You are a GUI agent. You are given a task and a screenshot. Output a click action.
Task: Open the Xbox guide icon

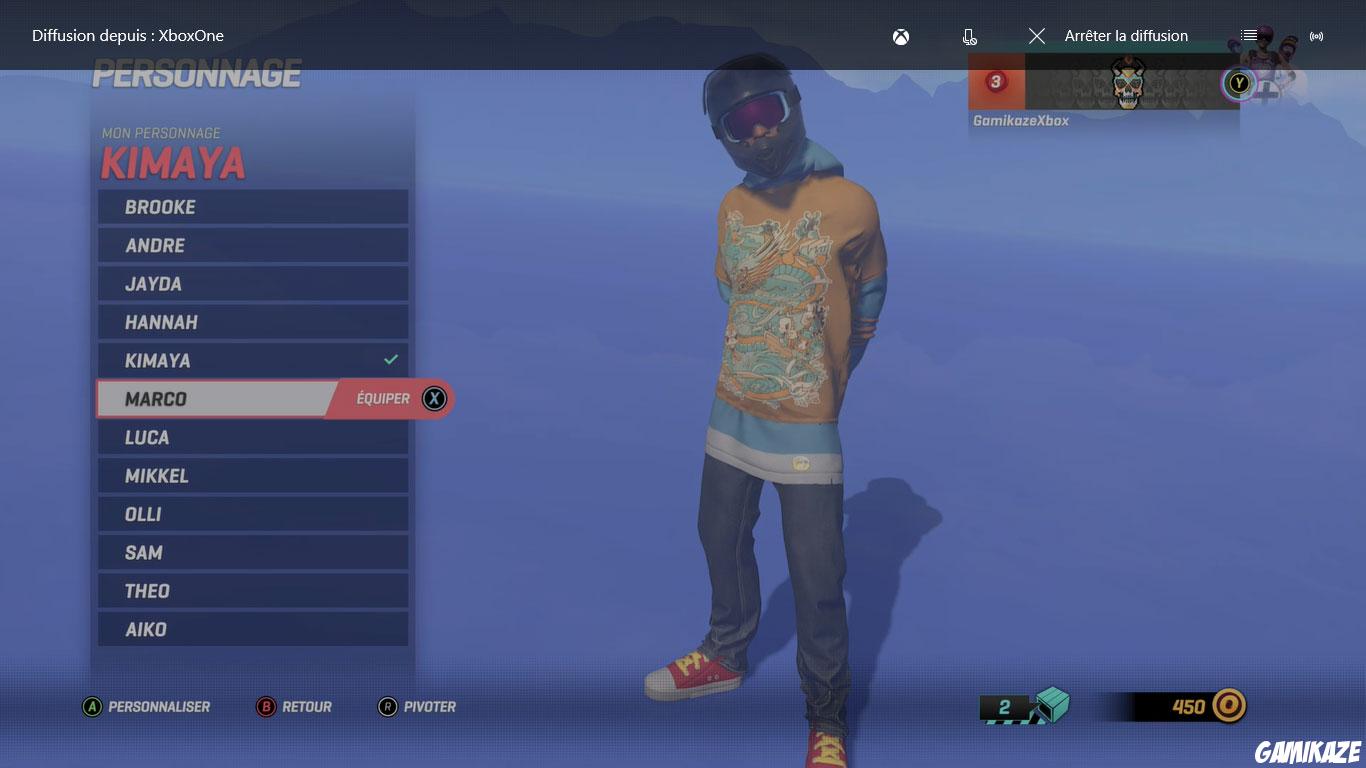[x=899, y=36]
